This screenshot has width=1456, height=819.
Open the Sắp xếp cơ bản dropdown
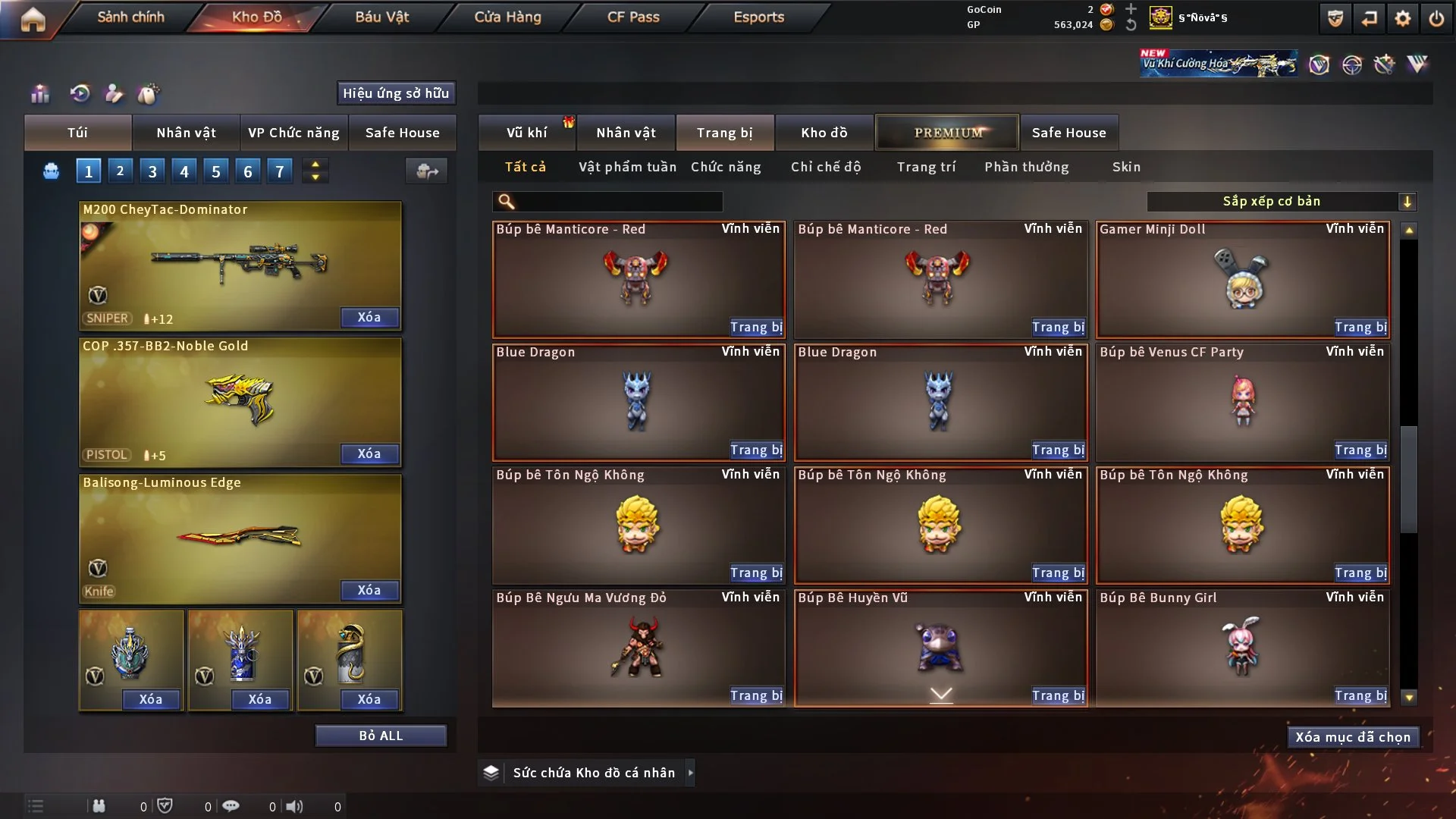coord(1281,201)
